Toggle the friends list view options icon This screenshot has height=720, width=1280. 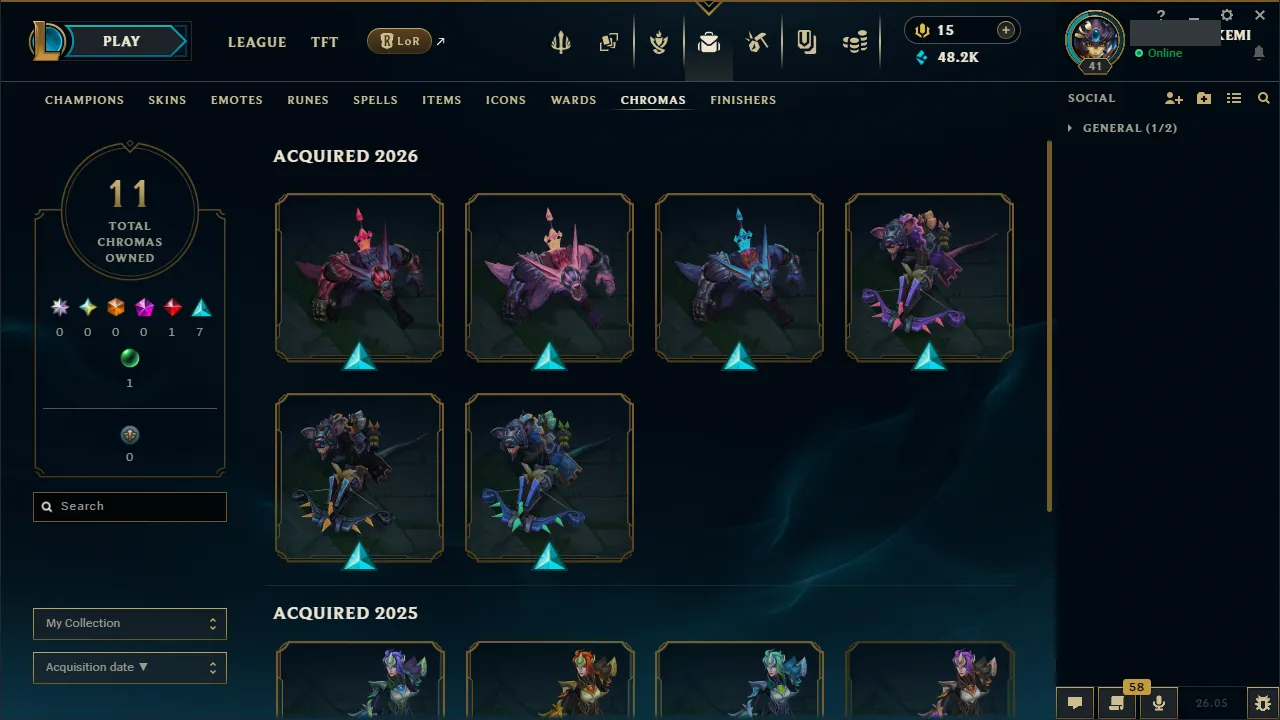(x=1234, y=98)
